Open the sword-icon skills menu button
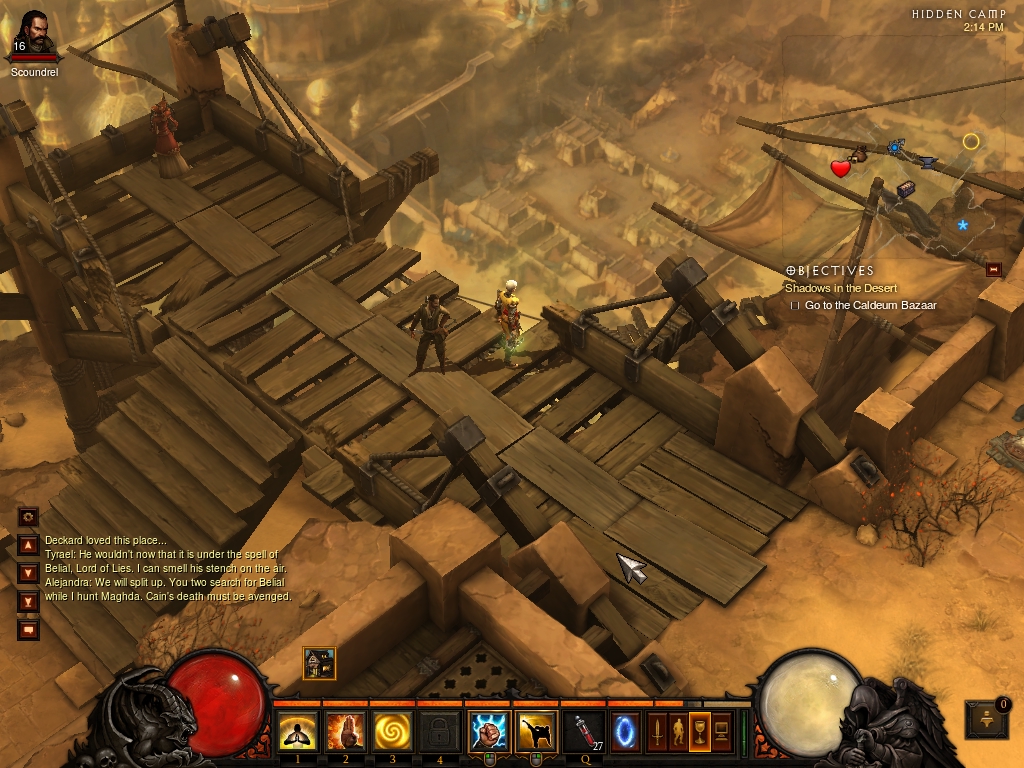This screenshot has width=1024, height=768. (x=657, y=732)
